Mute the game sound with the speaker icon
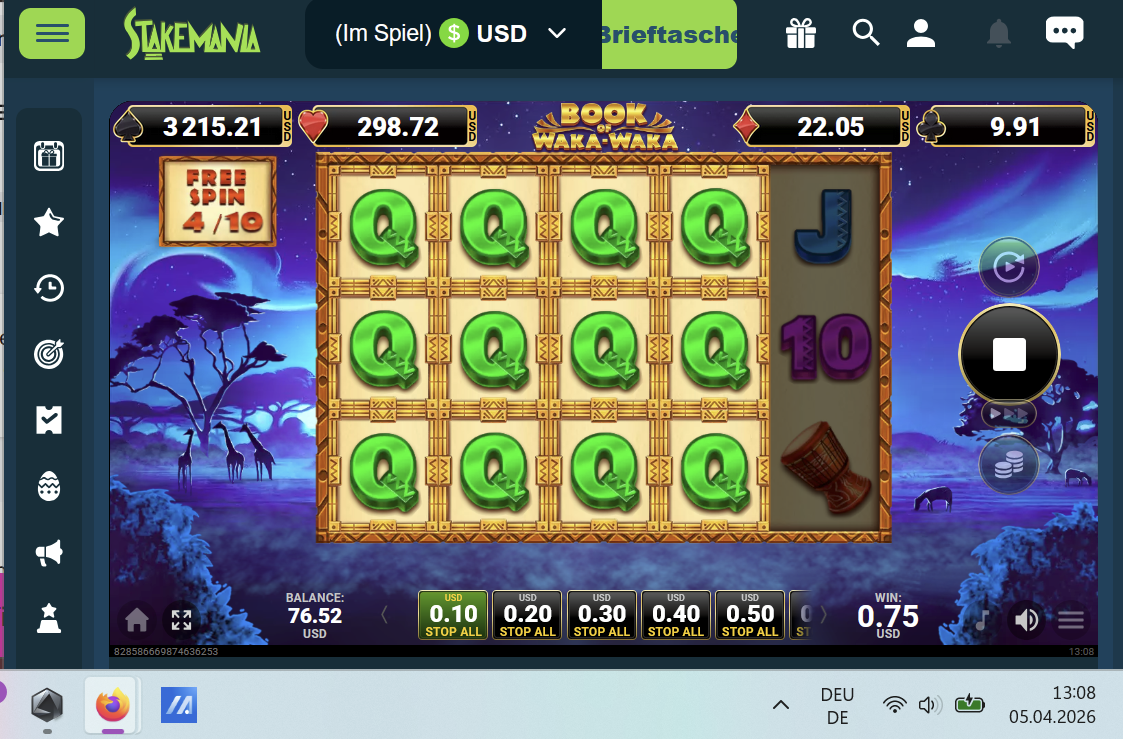The height and width of the screenshot is (739, 1123). point(1027,620)
